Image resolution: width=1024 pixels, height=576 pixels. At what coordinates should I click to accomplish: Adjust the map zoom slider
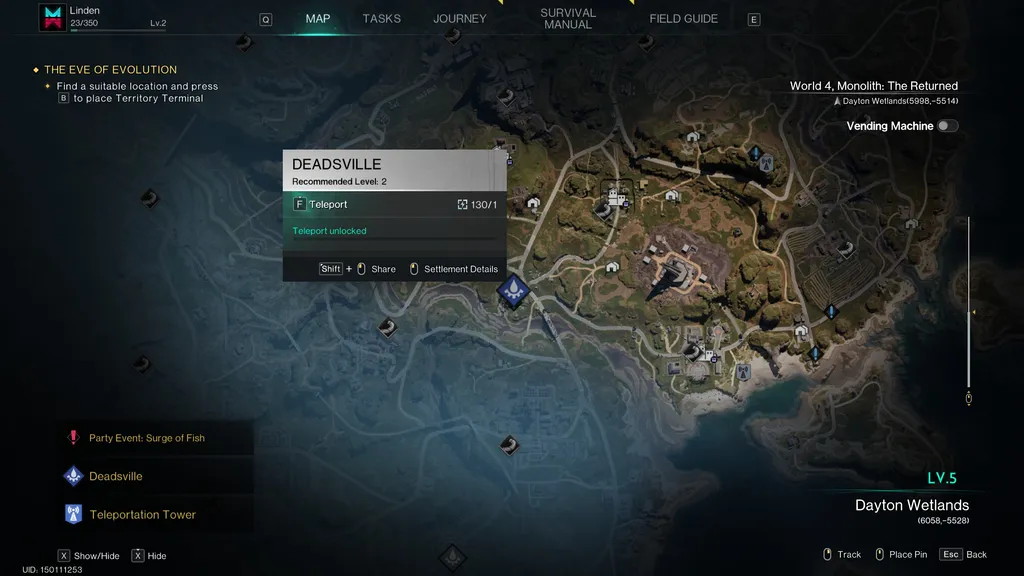coord(968,312)
